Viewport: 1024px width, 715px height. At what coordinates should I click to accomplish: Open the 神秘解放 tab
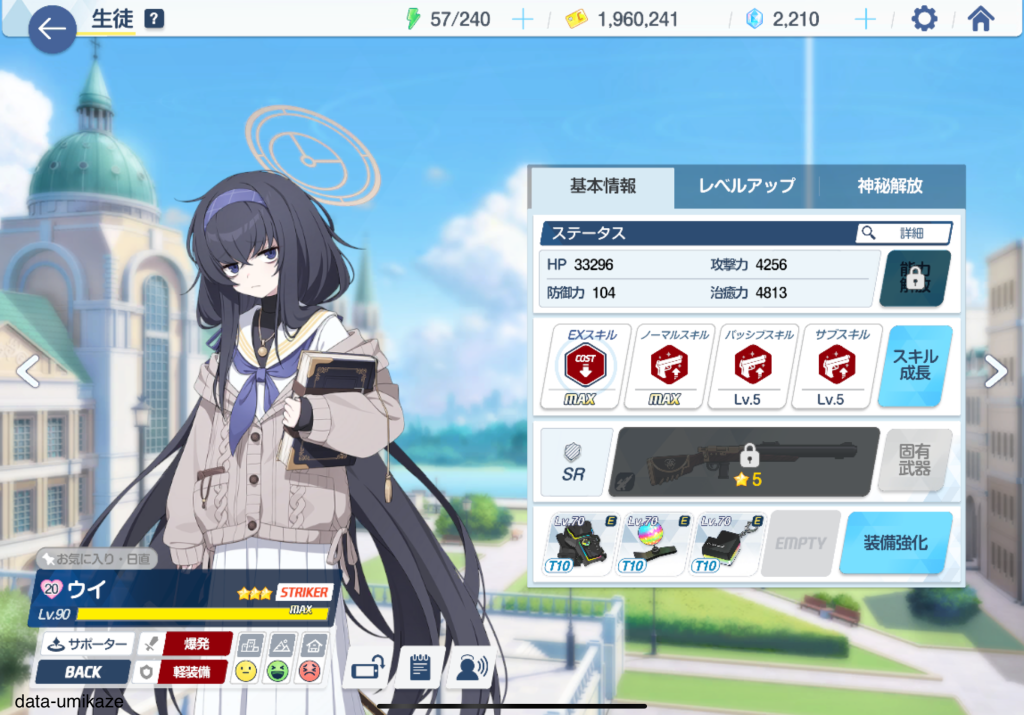point(890,186)
